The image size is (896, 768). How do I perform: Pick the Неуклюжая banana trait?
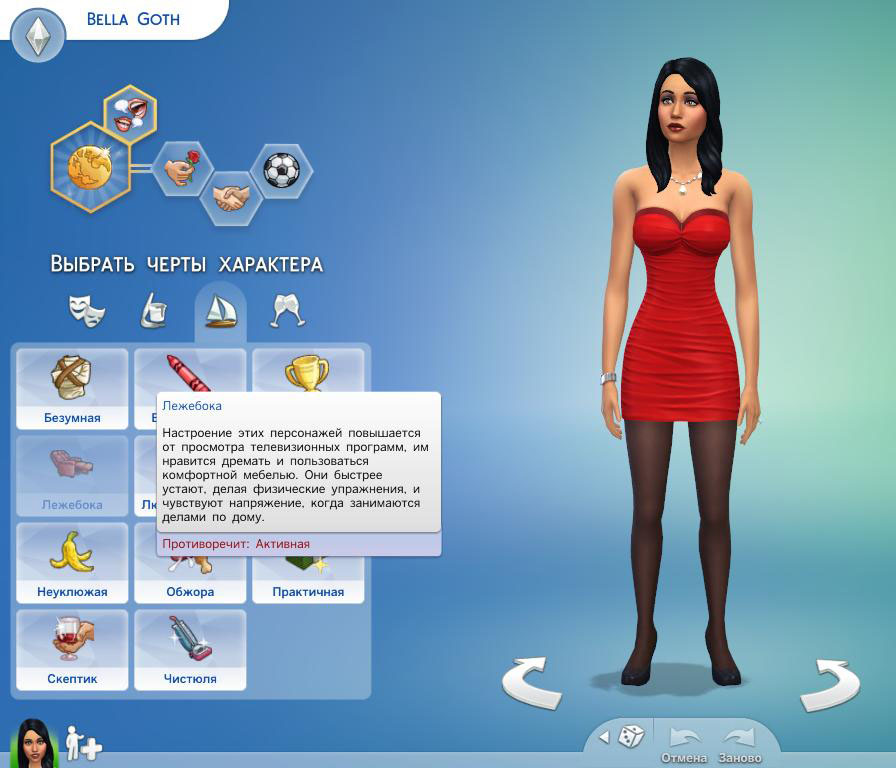[x=72, y=563]
